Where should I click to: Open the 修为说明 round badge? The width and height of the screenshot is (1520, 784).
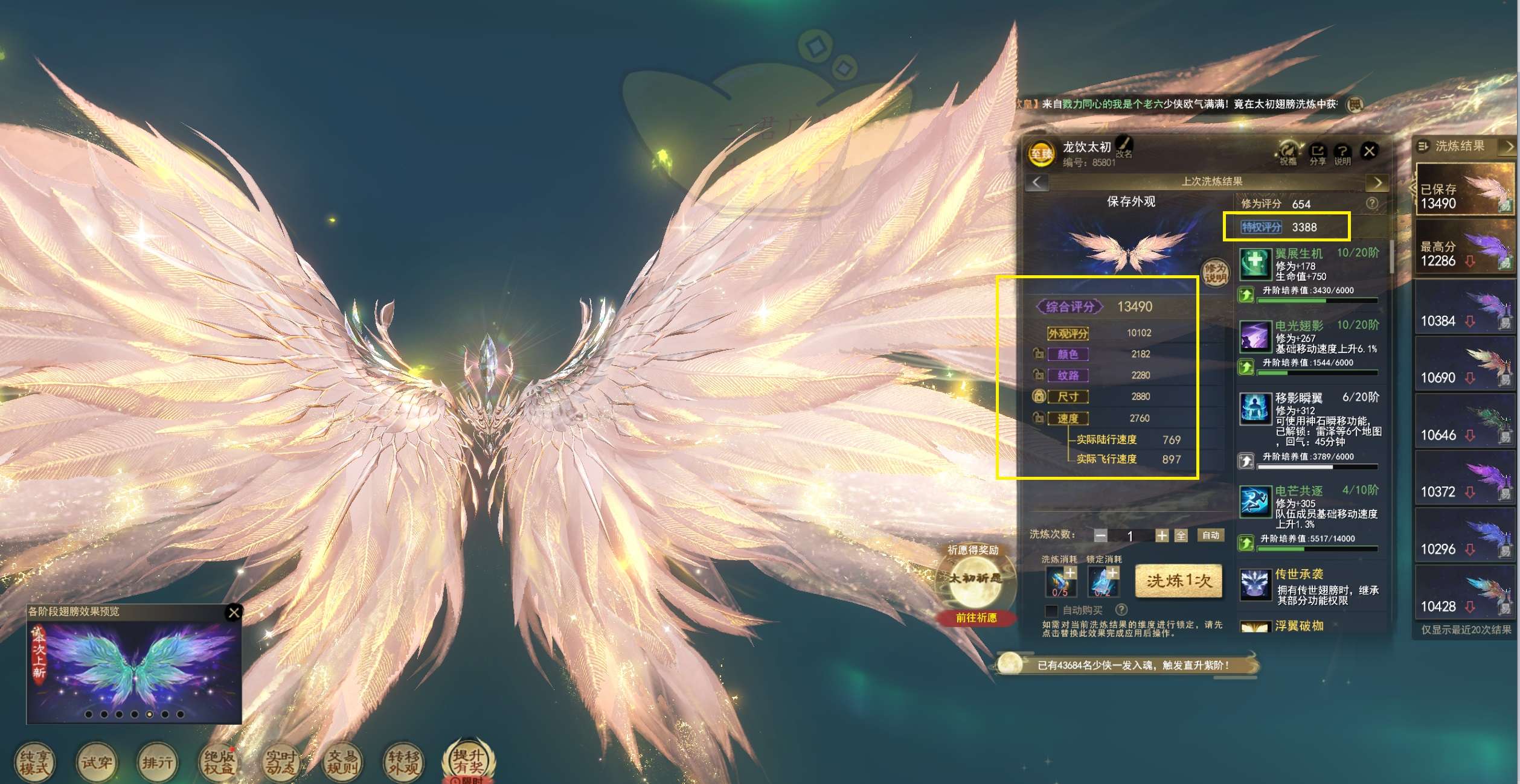(1214, 273)
